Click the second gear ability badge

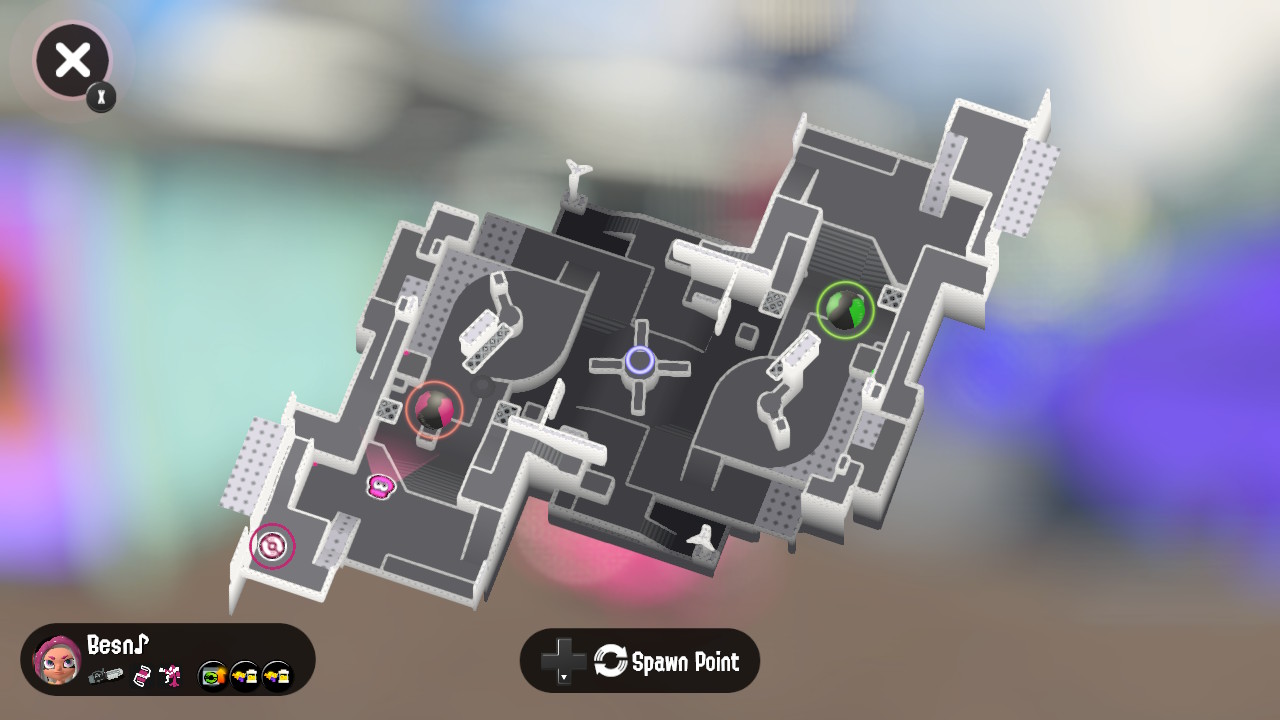(x=246, y=675)
